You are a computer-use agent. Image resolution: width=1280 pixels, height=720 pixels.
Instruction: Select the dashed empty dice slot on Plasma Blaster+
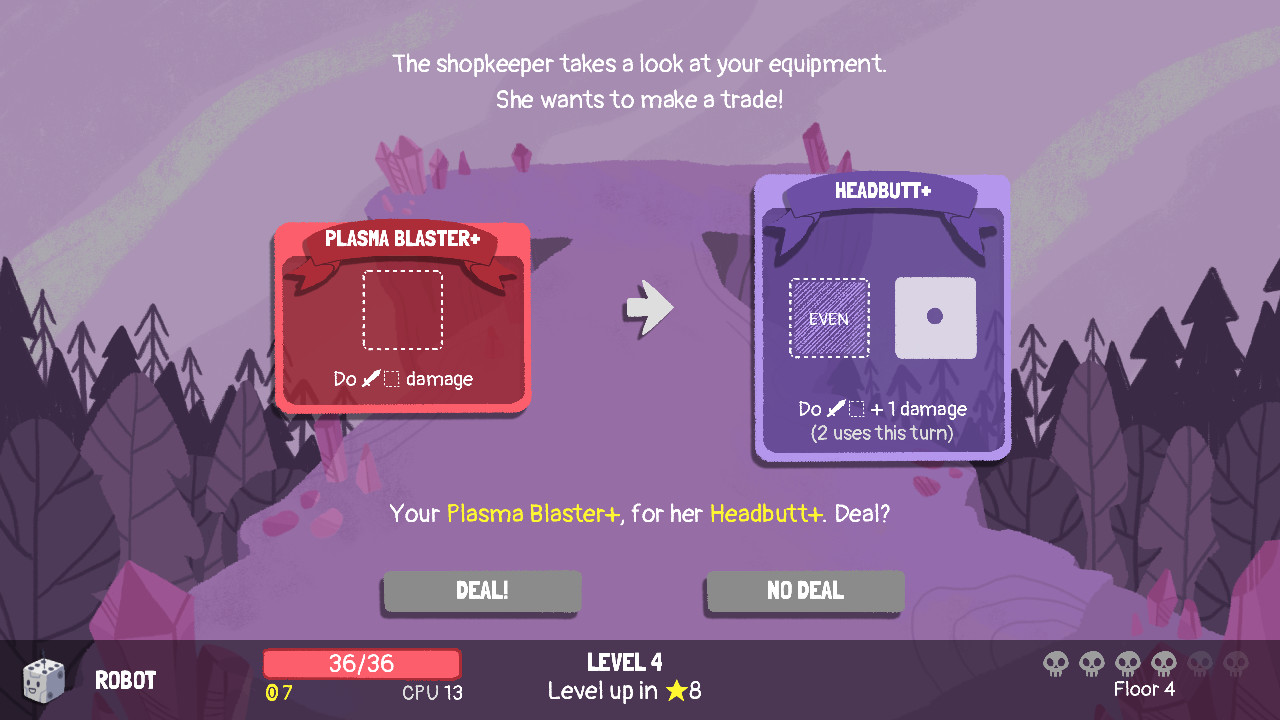point(403,310)
